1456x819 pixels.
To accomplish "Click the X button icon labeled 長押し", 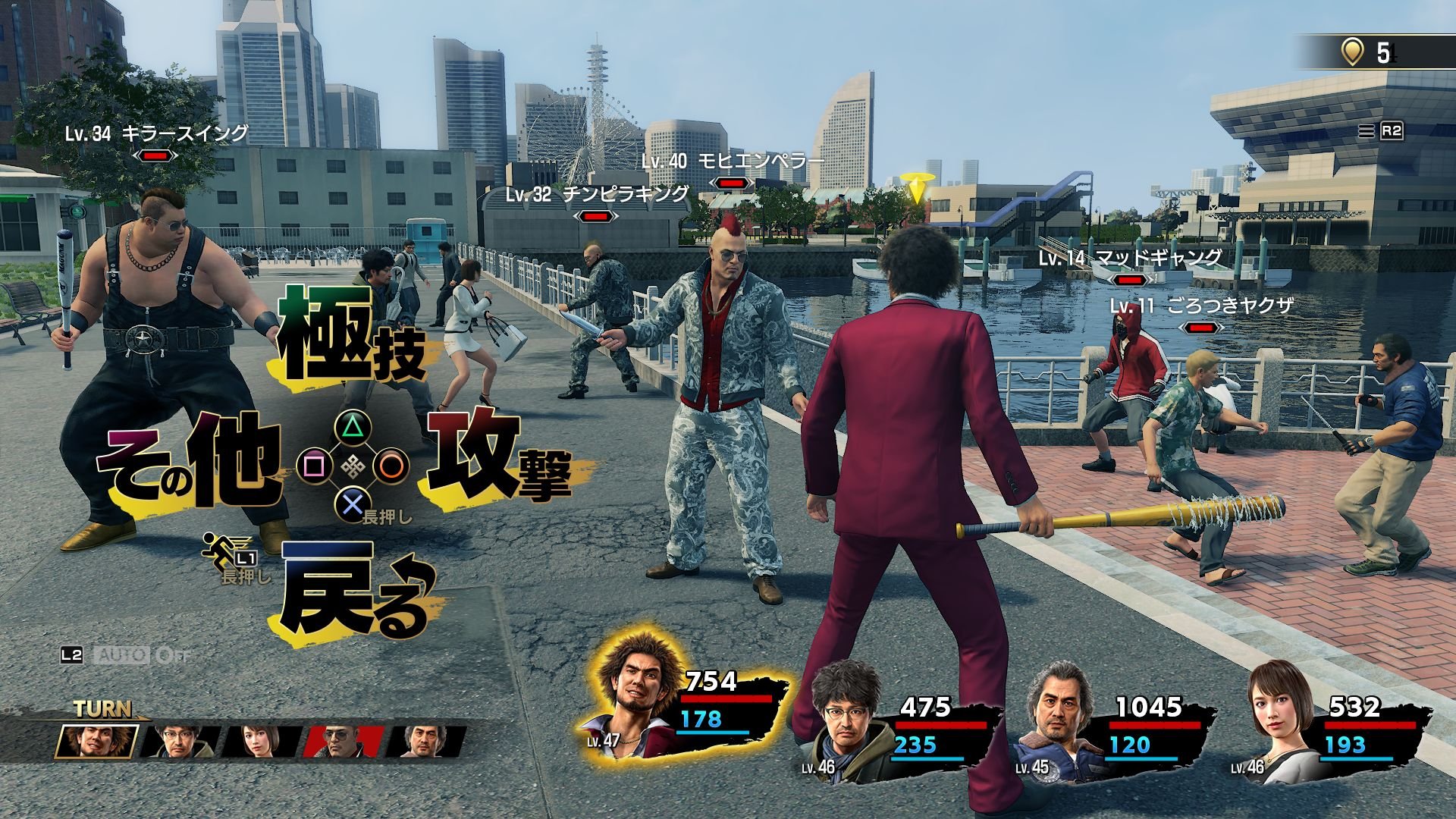I will [x=353, y=504].
